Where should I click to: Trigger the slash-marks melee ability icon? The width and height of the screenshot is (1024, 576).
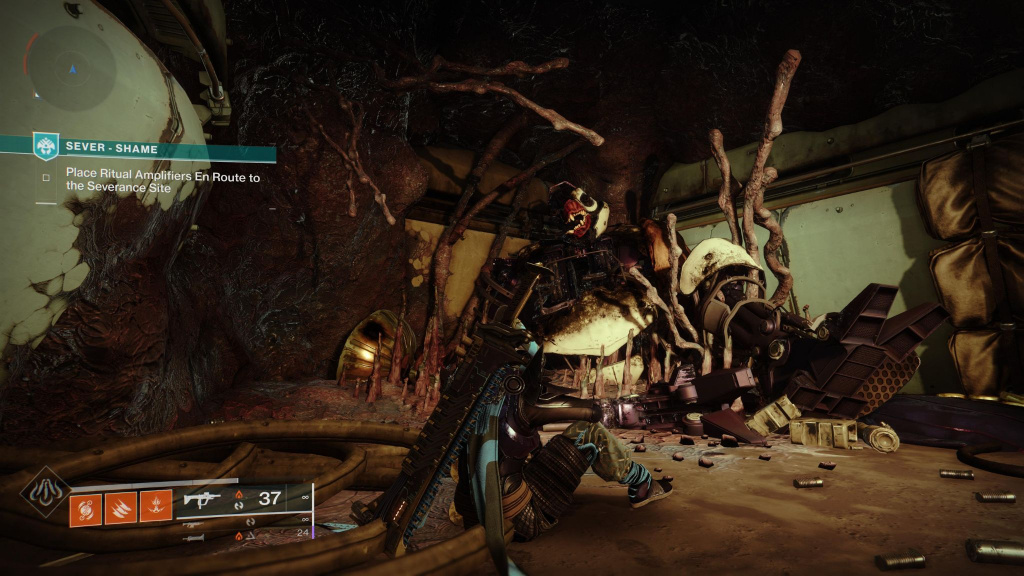point(119,507)
